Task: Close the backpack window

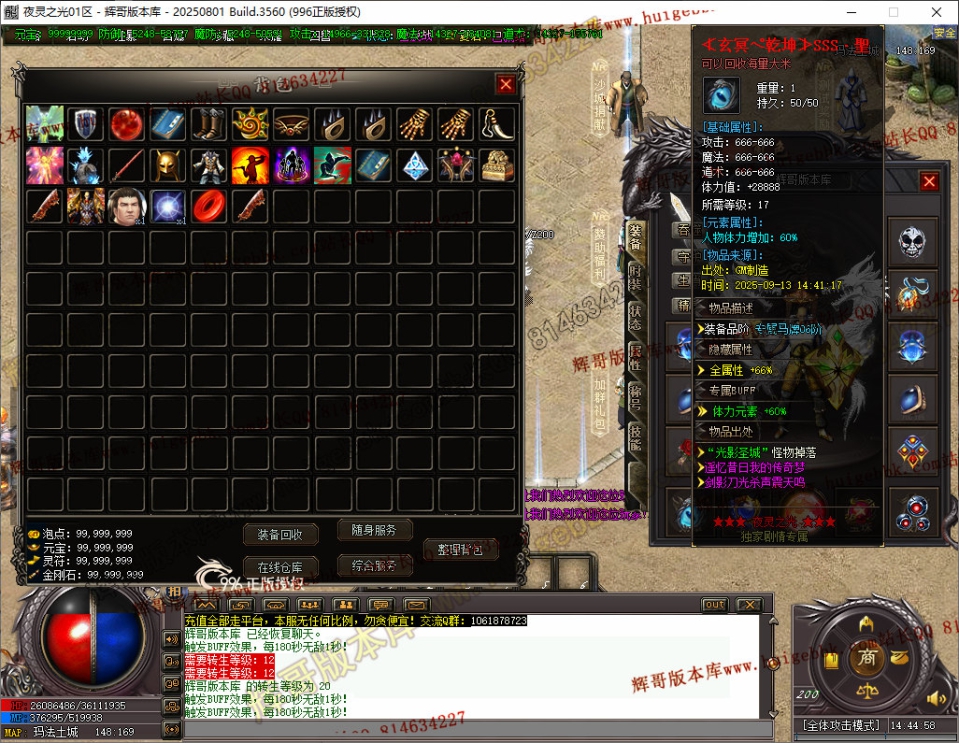Action: coord(506,84)
